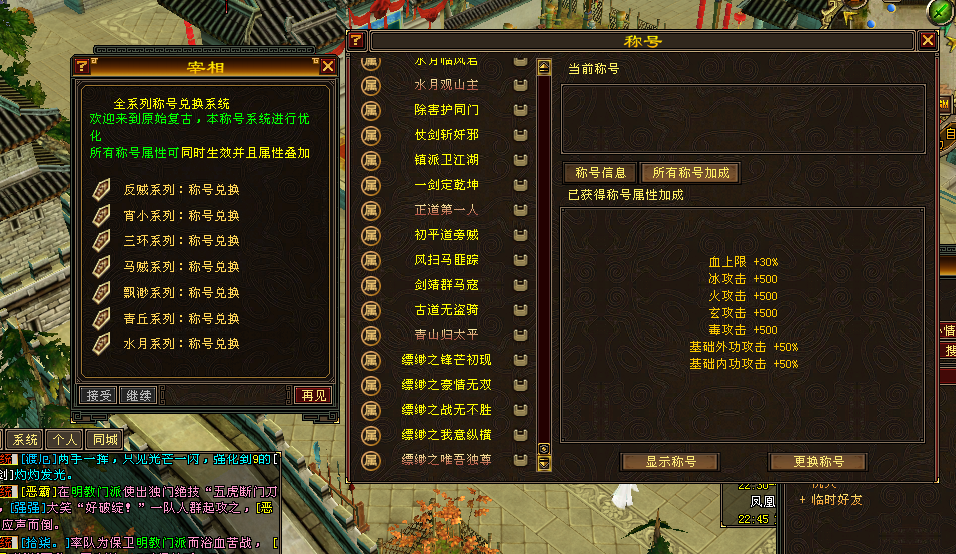Open 青丘系列 title exchange
Image resolution: width=956 pixels, height=554 pixels.
[181, 318]
